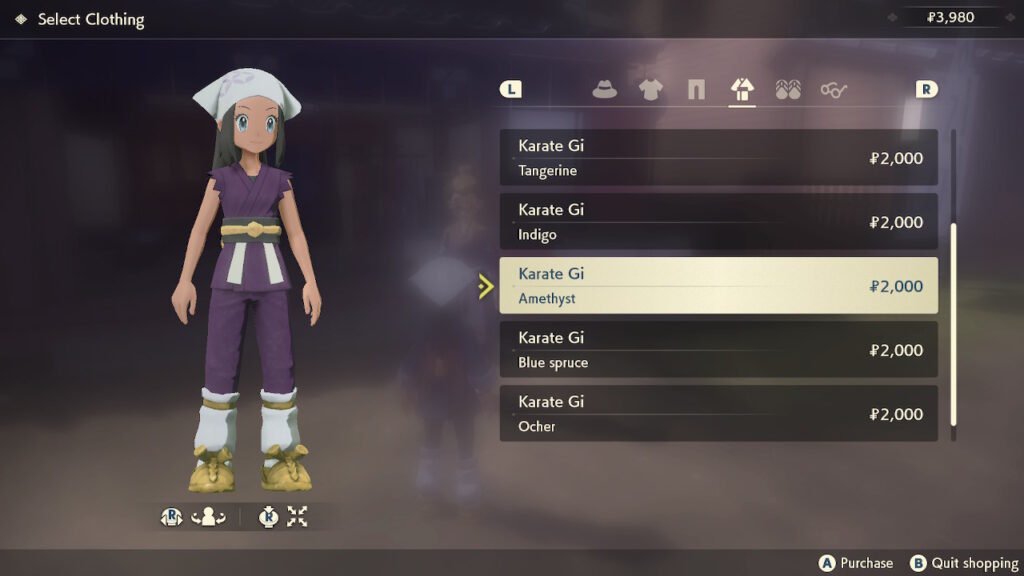
Task: Open the shirt category tab
Action: pos(650,90)
